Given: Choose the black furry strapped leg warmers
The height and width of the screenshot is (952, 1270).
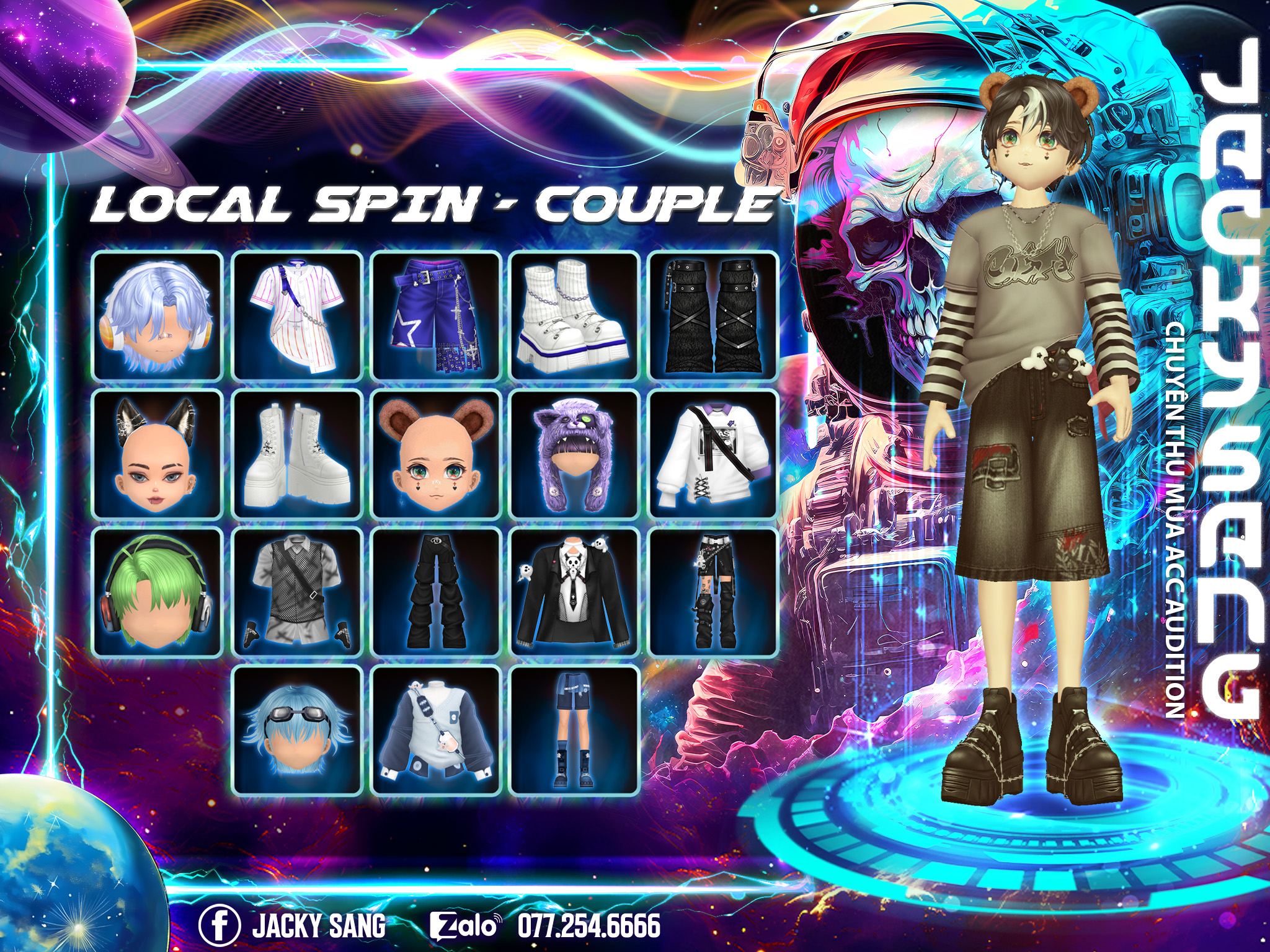Looking at the screenshot, I should pos(713,315).
